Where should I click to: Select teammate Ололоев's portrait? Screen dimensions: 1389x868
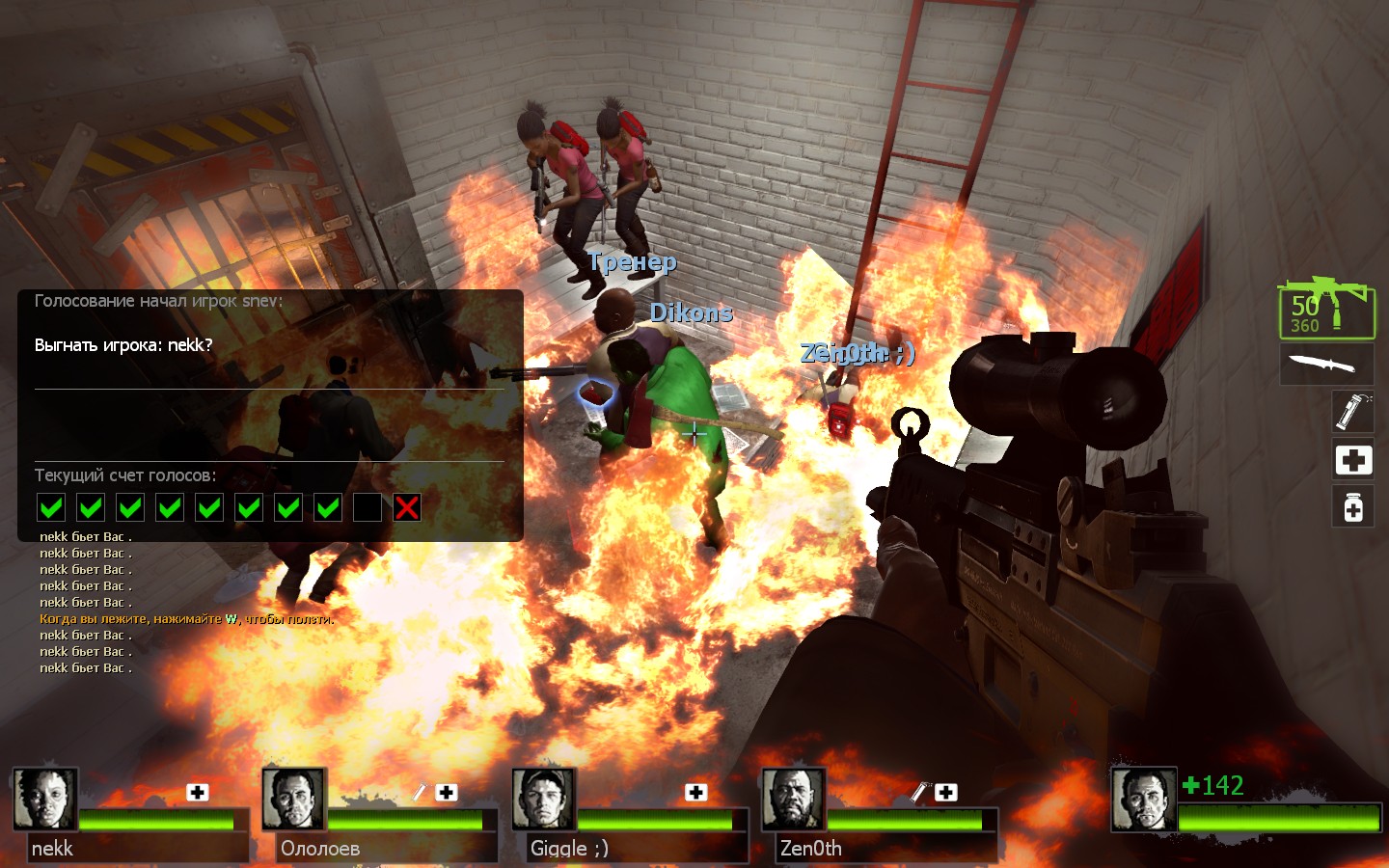coord(294,799)
